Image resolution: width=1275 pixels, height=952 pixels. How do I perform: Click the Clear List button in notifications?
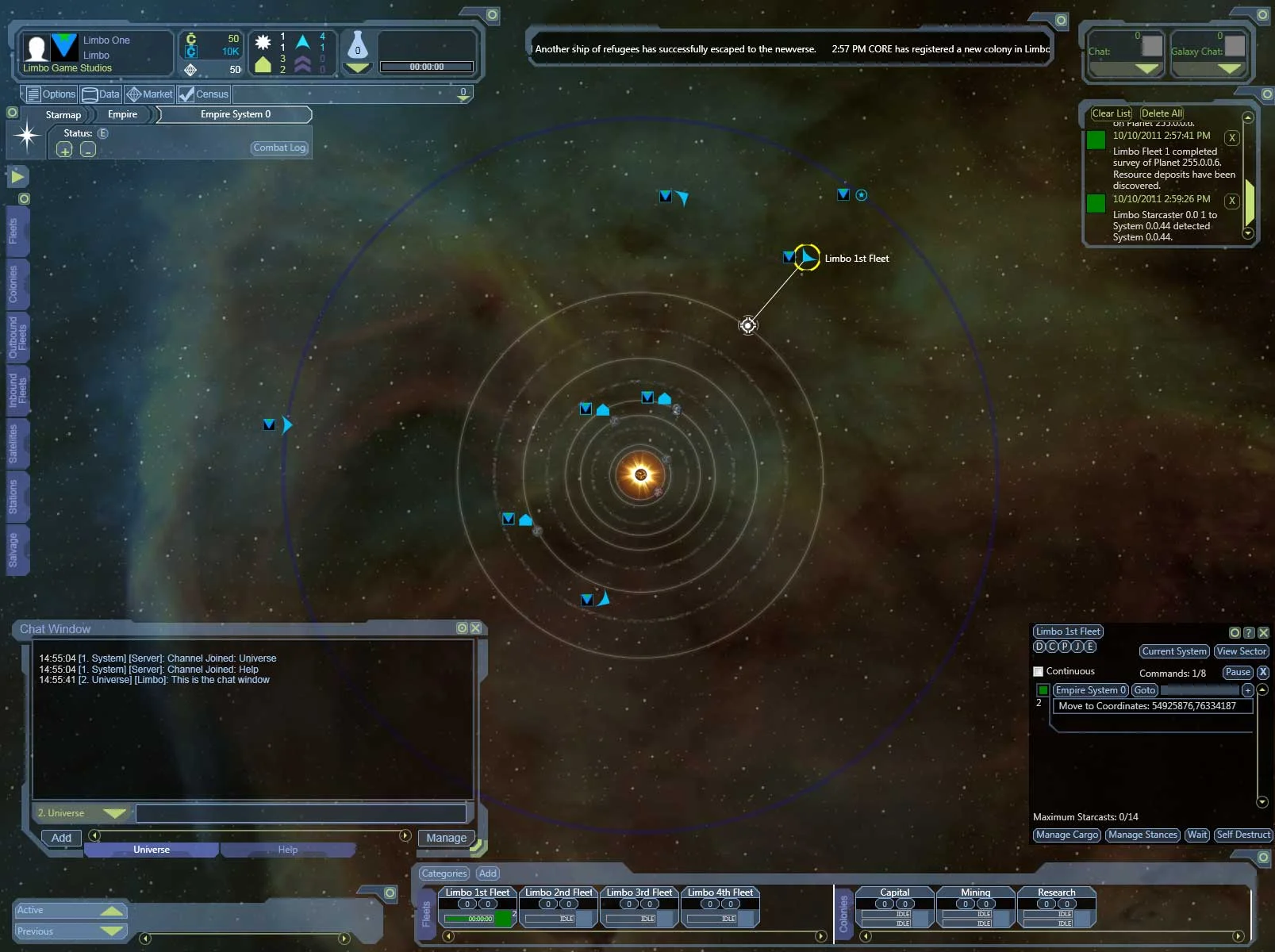(x=1111, y=113)
